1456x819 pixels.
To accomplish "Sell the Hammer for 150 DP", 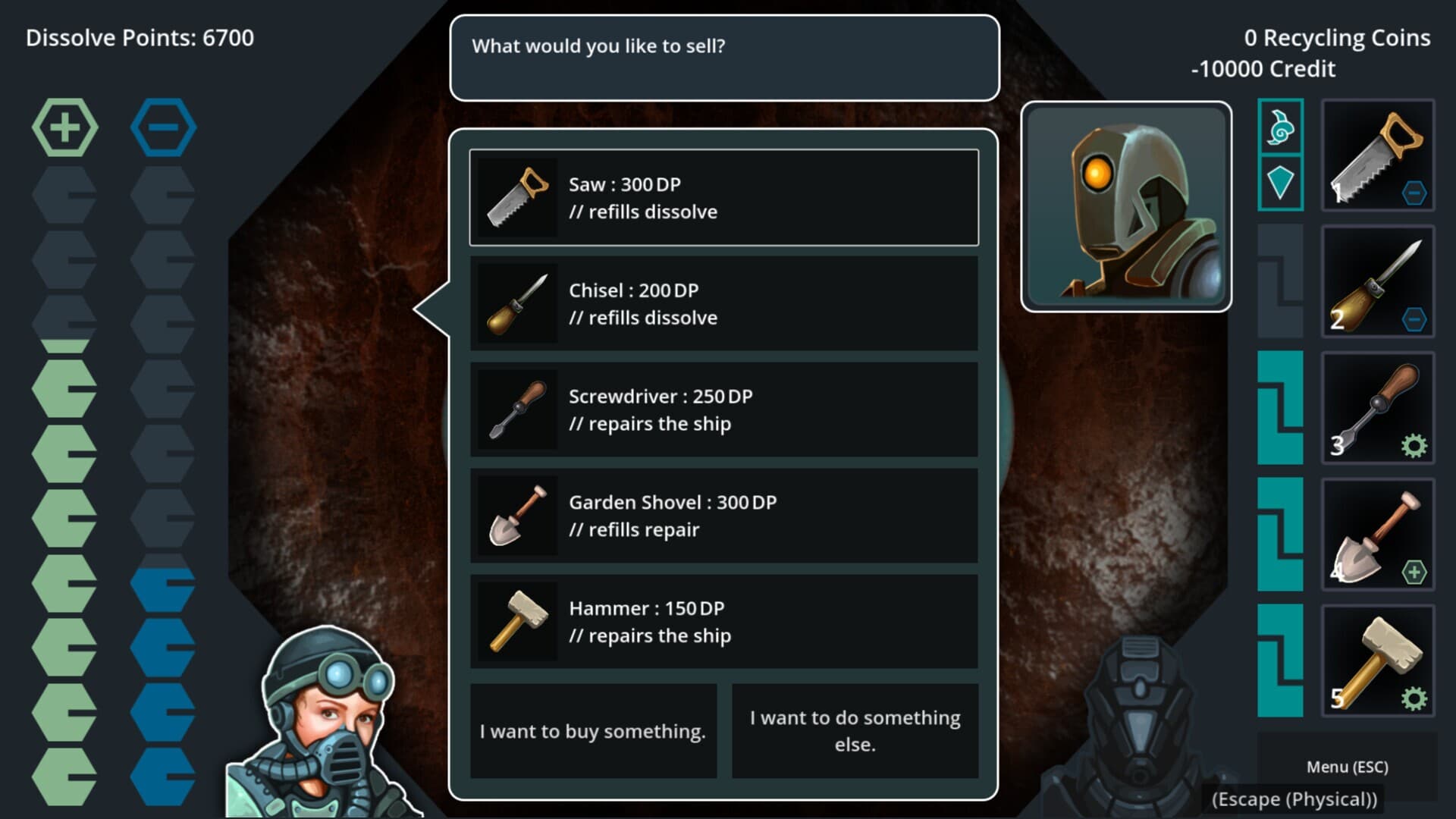I will click(723, 622).
